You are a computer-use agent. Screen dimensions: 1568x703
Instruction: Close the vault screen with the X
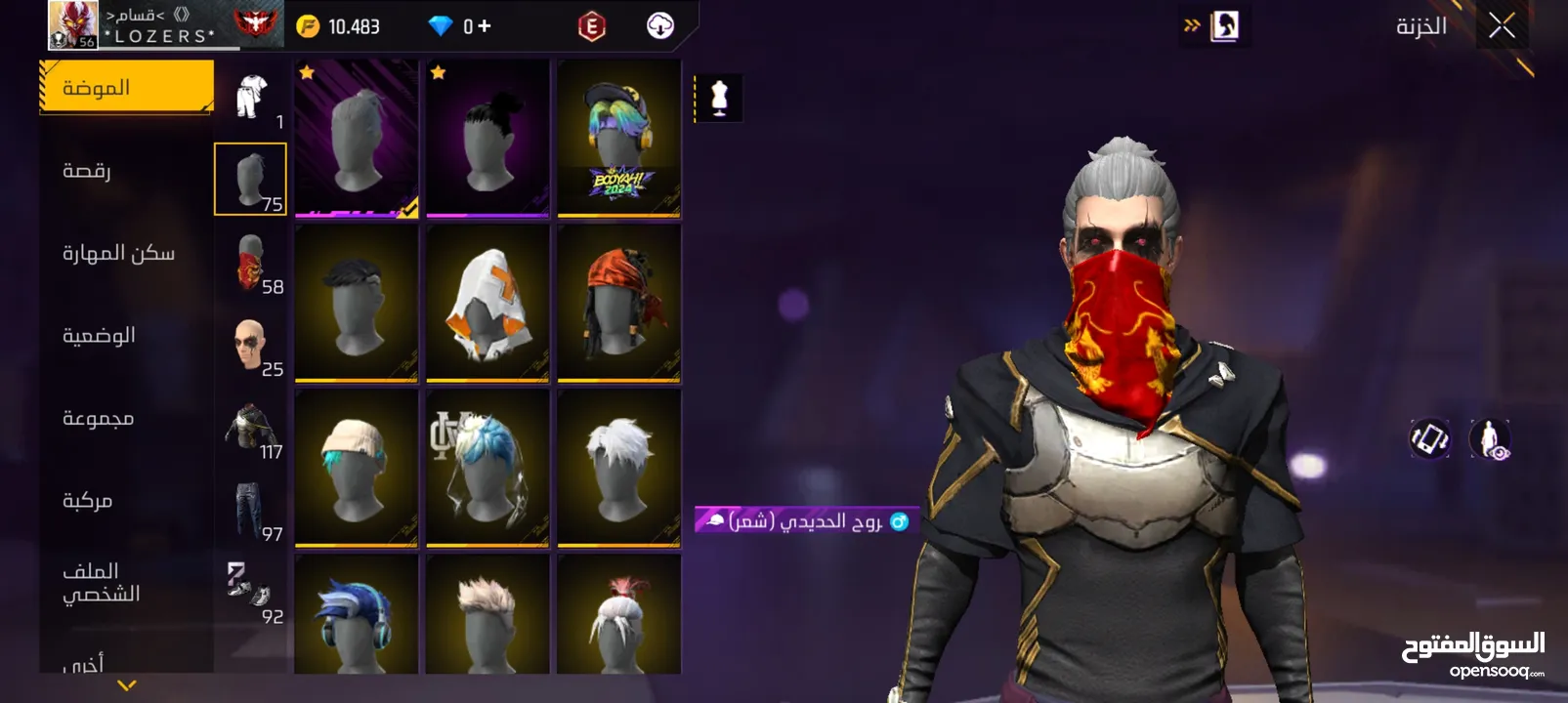(x=1502, y=26)
